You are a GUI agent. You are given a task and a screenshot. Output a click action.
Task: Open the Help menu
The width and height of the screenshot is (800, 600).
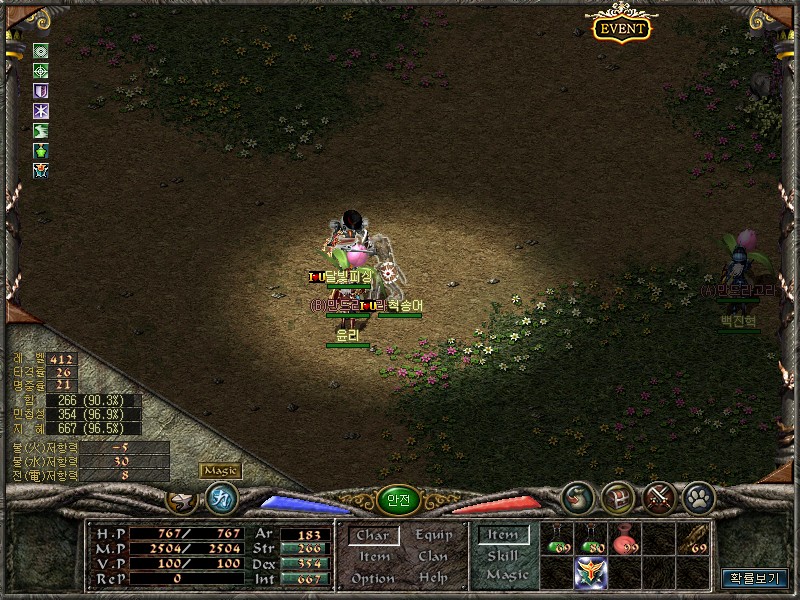tap(433, 578)
